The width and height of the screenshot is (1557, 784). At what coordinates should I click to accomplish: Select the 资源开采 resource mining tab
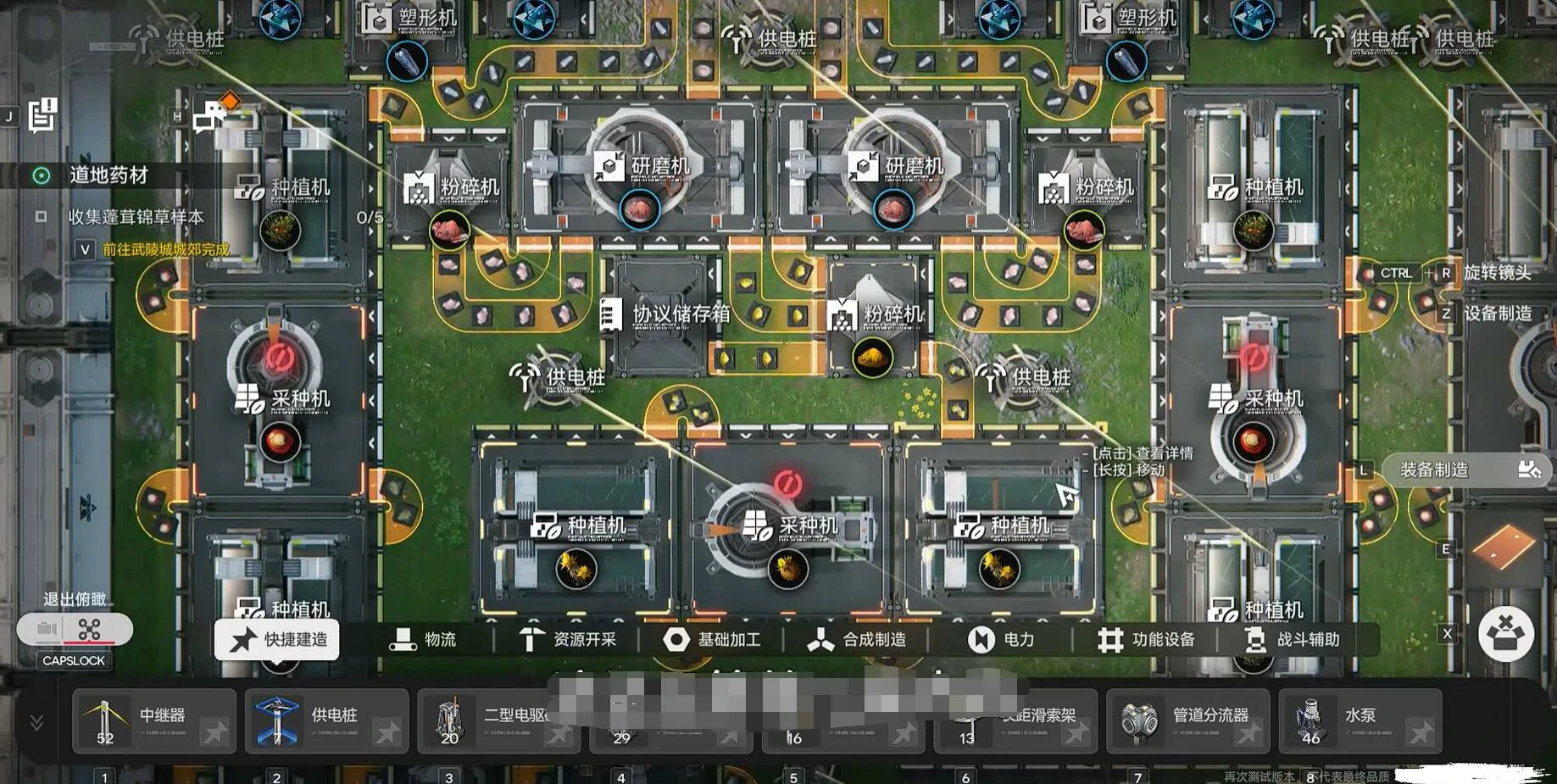(568, 640)
